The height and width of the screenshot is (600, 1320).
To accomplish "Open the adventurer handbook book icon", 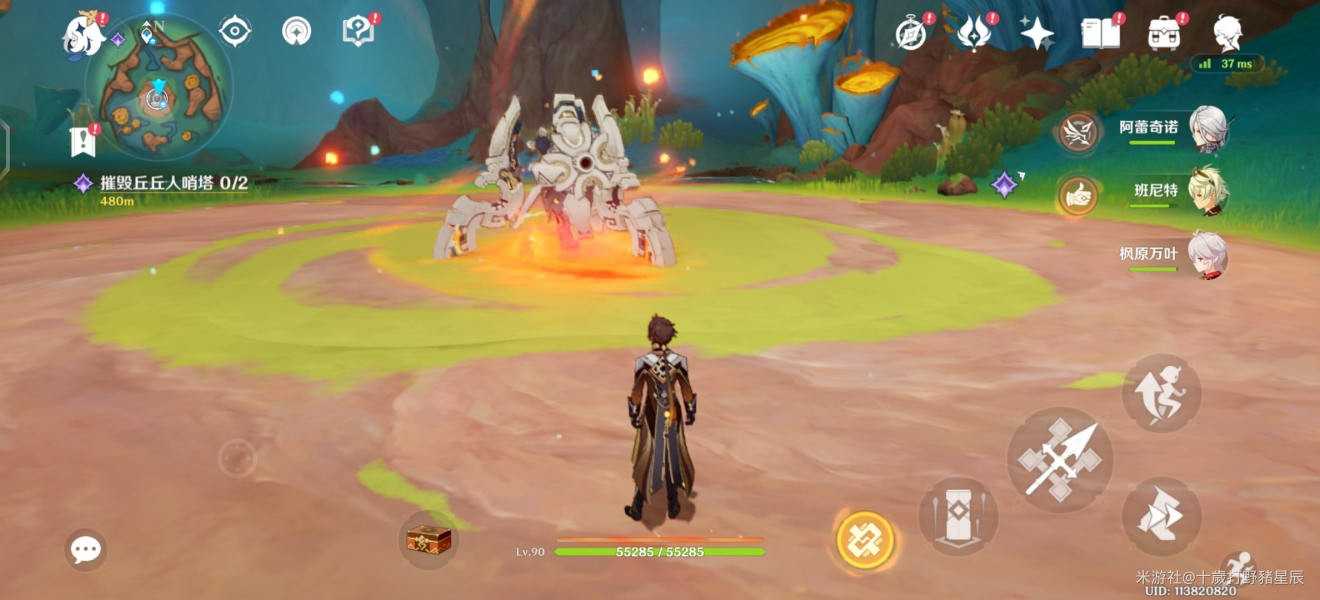I will pyautogui.click(x=1100, y=33).
